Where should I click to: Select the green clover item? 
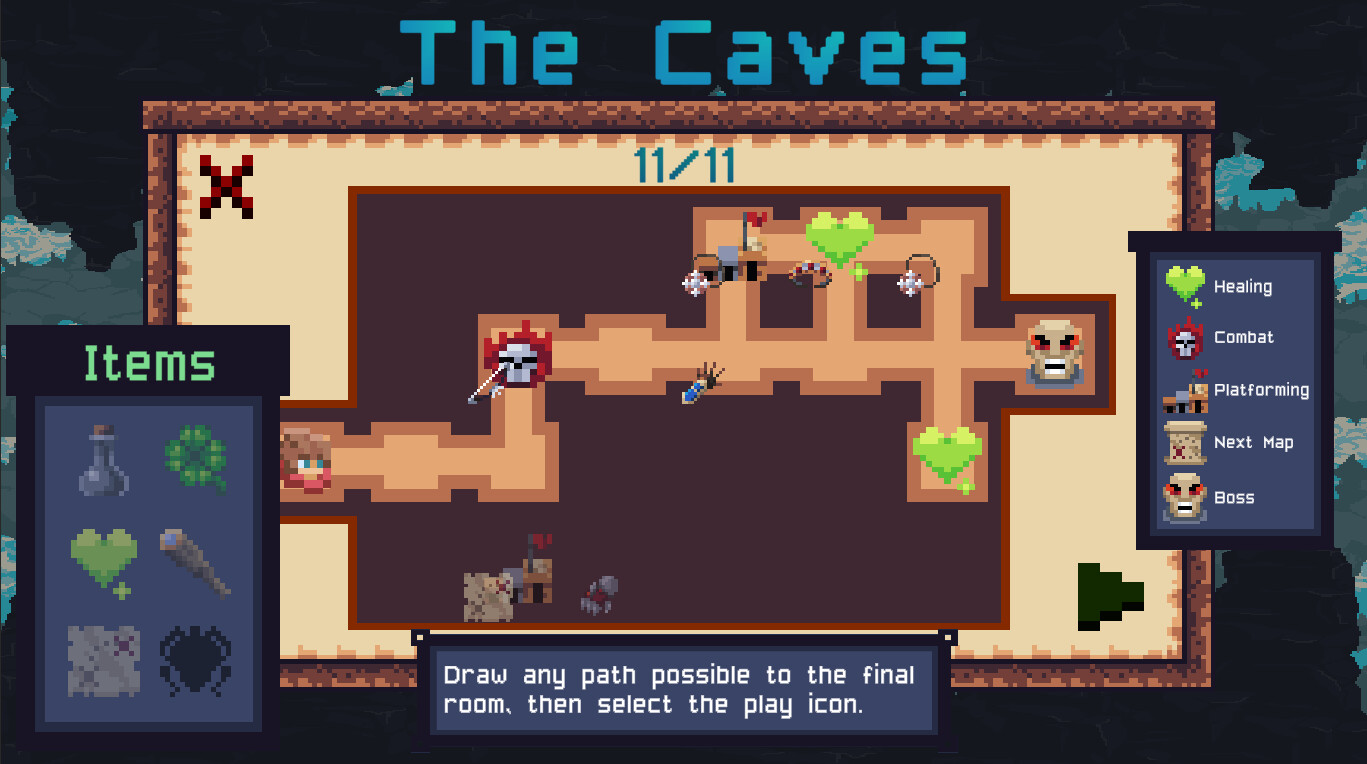coord(198,458)
